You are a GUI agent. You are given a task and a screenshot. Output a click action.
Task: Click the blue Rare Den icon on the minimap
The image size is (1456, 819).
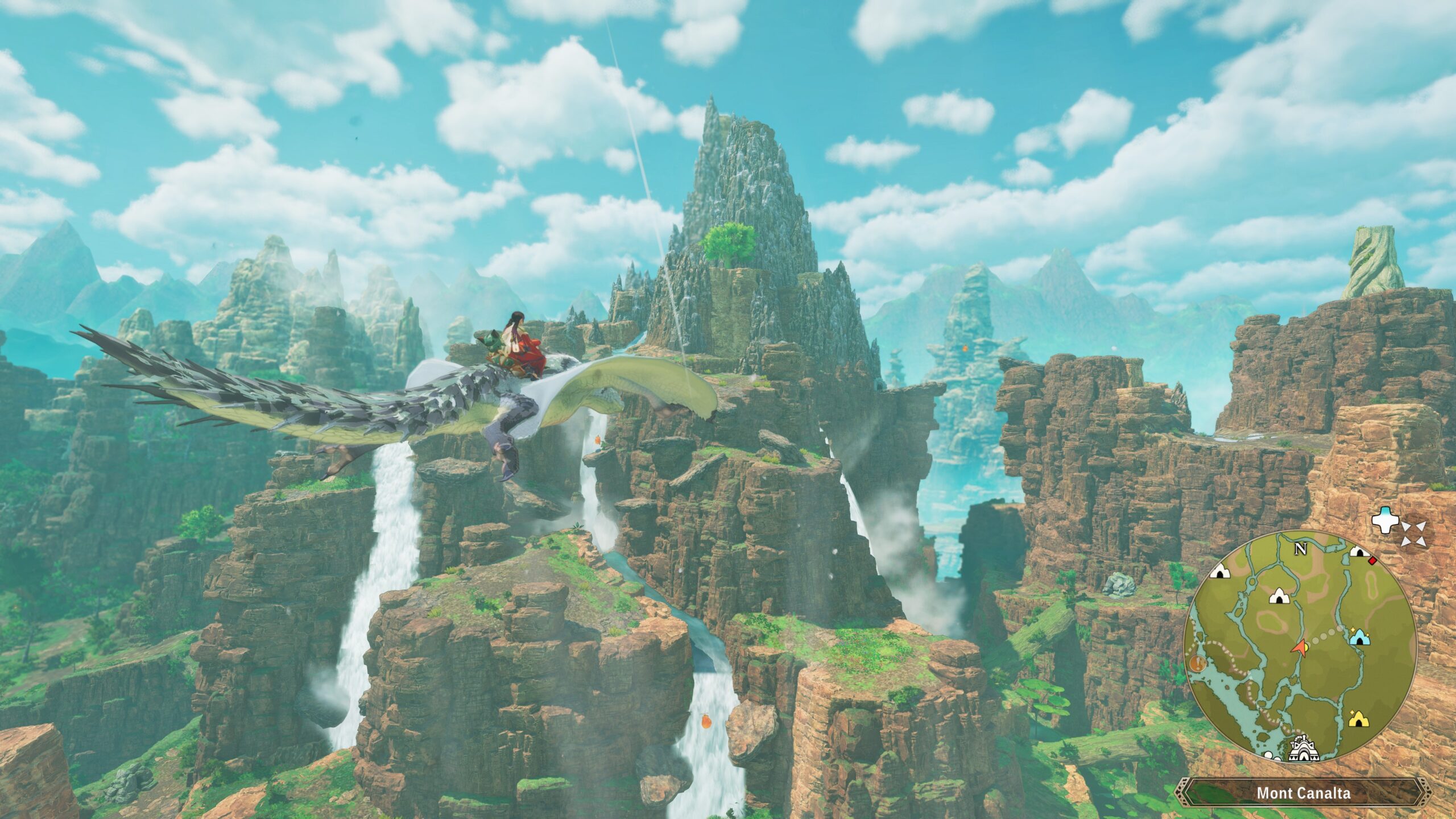1360,638
